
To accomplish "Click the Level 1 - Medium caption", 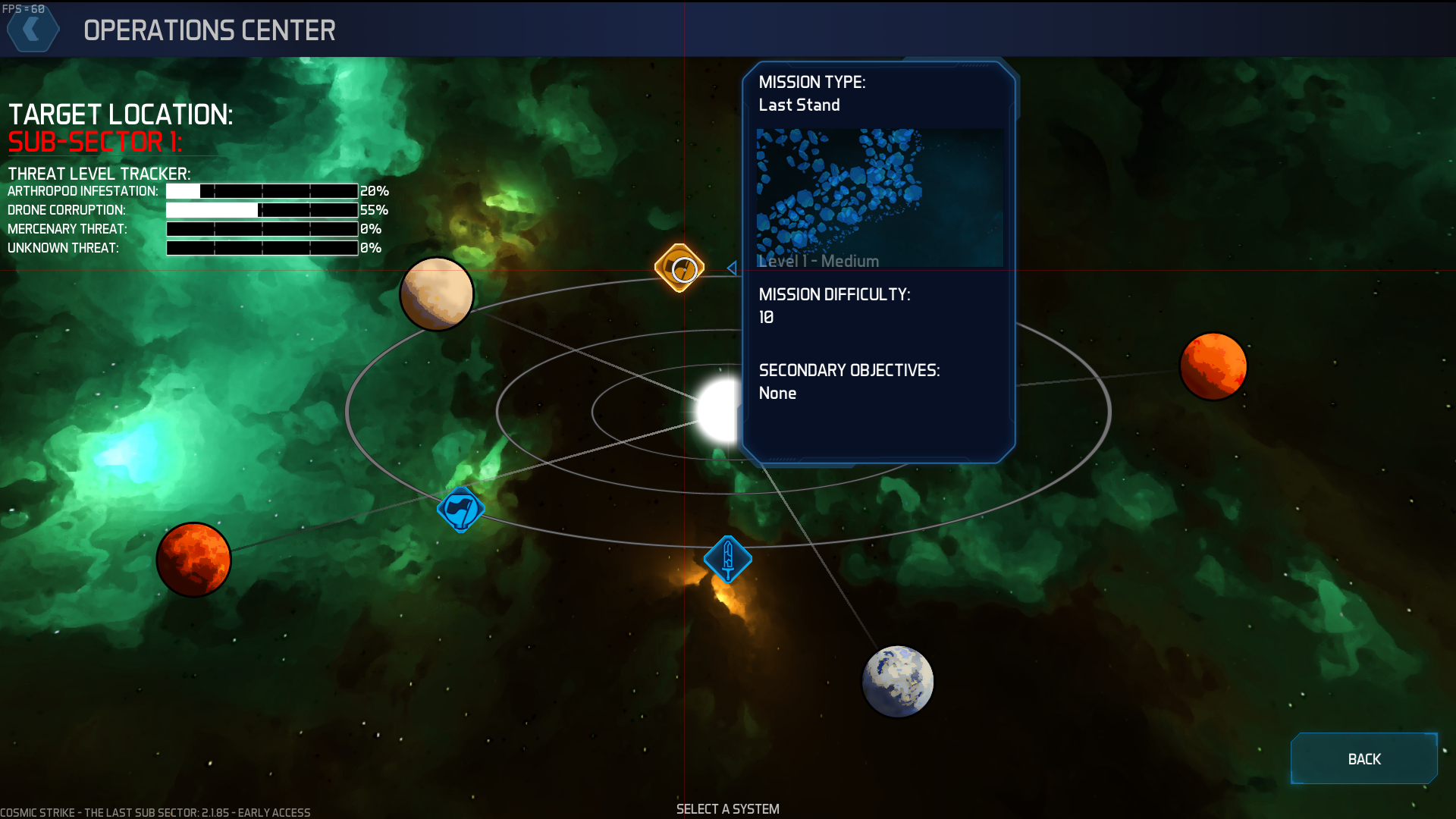I will coord(817,261).
